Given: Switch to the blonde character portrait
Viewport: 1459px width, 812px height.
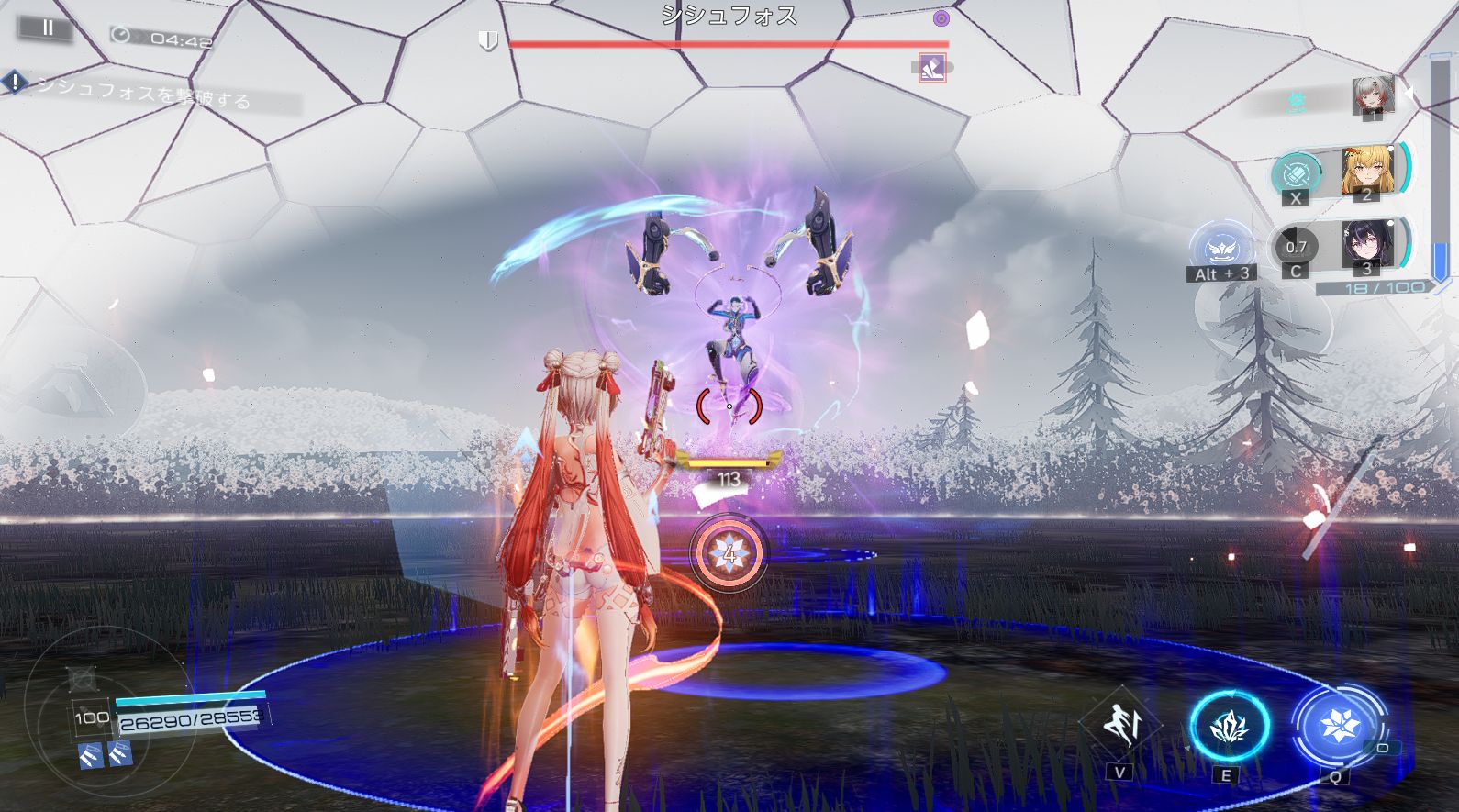Looking at the screenshot, I should [x=1365, y=170].
